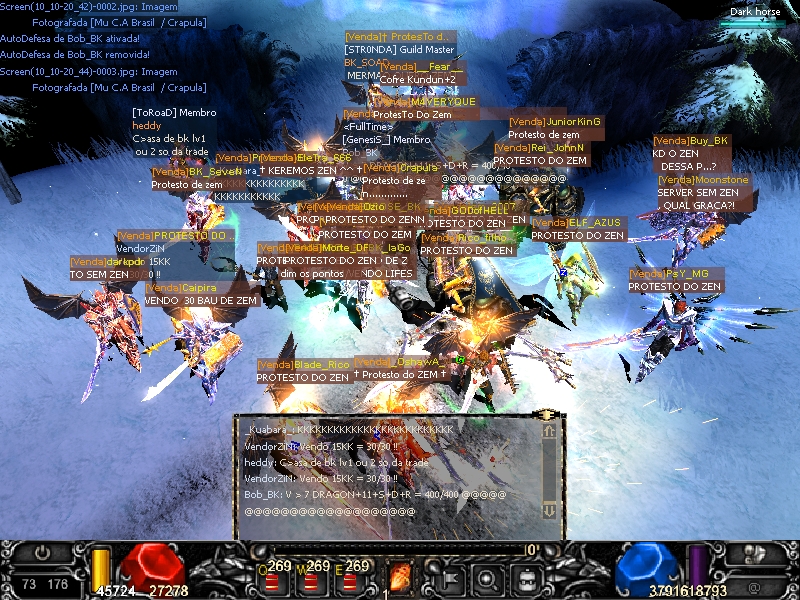Use the E slot potion
Image resolution: width=800 pixels, height=600 pixels.
tap(346, 580)
